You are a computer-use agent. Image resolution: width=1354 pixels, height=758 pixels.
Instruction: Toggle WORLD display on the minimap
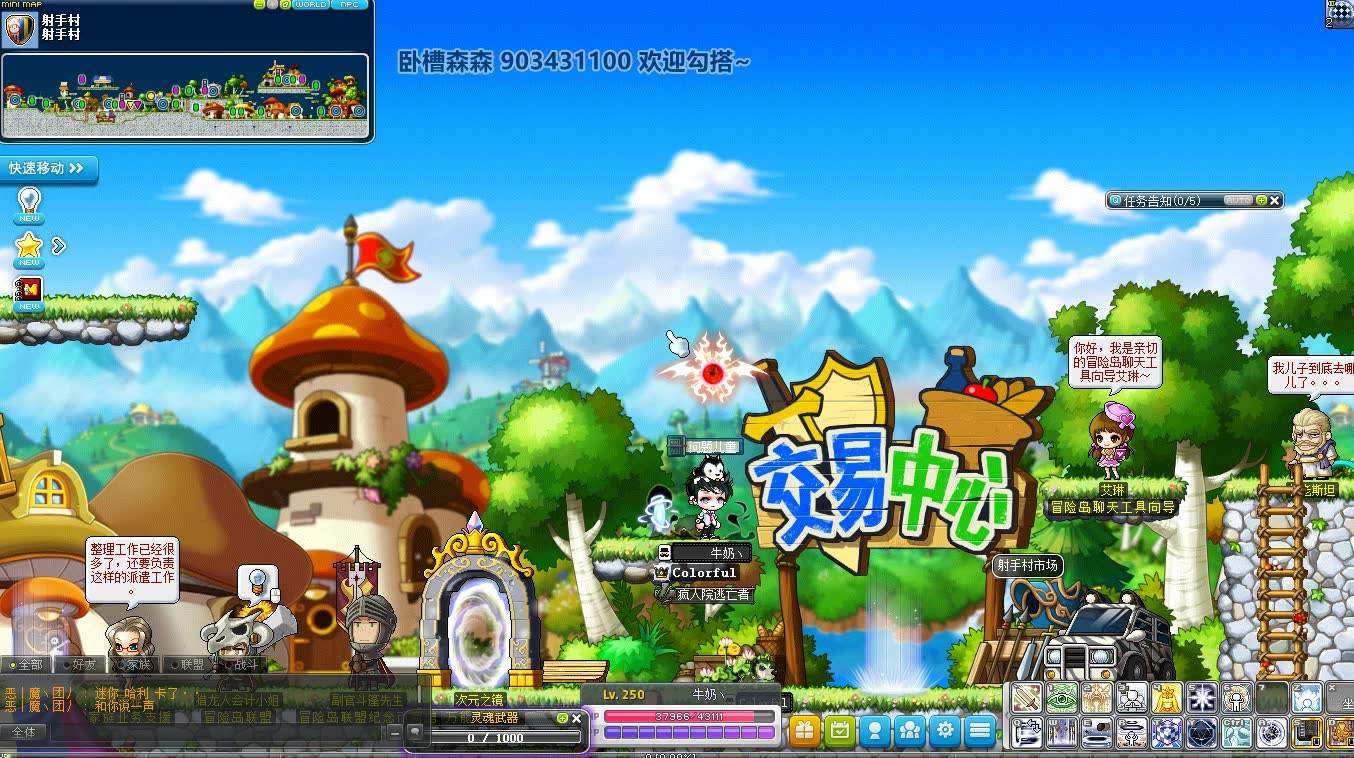310,5
